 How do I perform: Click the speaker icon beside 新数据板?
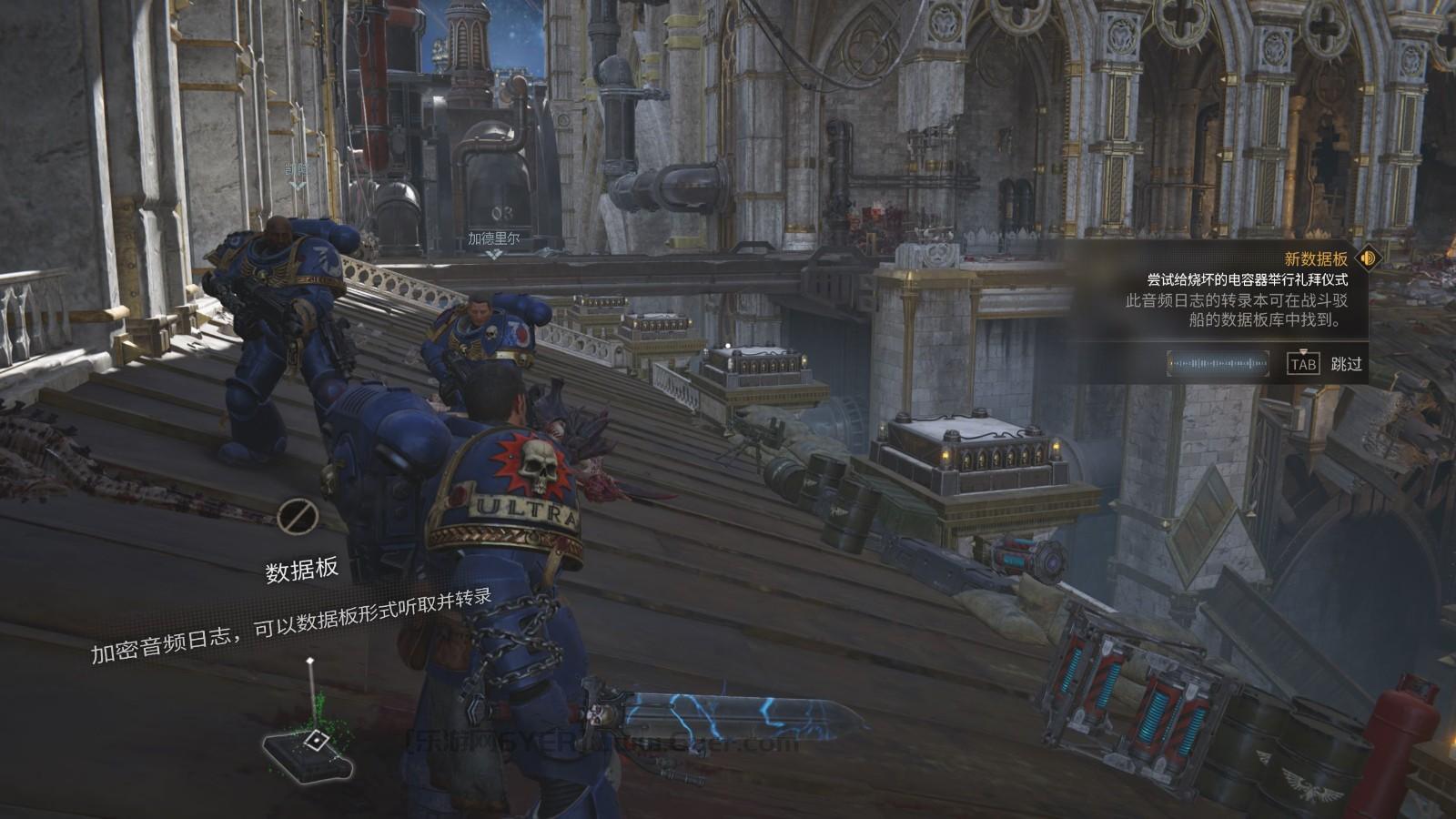pos(1367,258)
